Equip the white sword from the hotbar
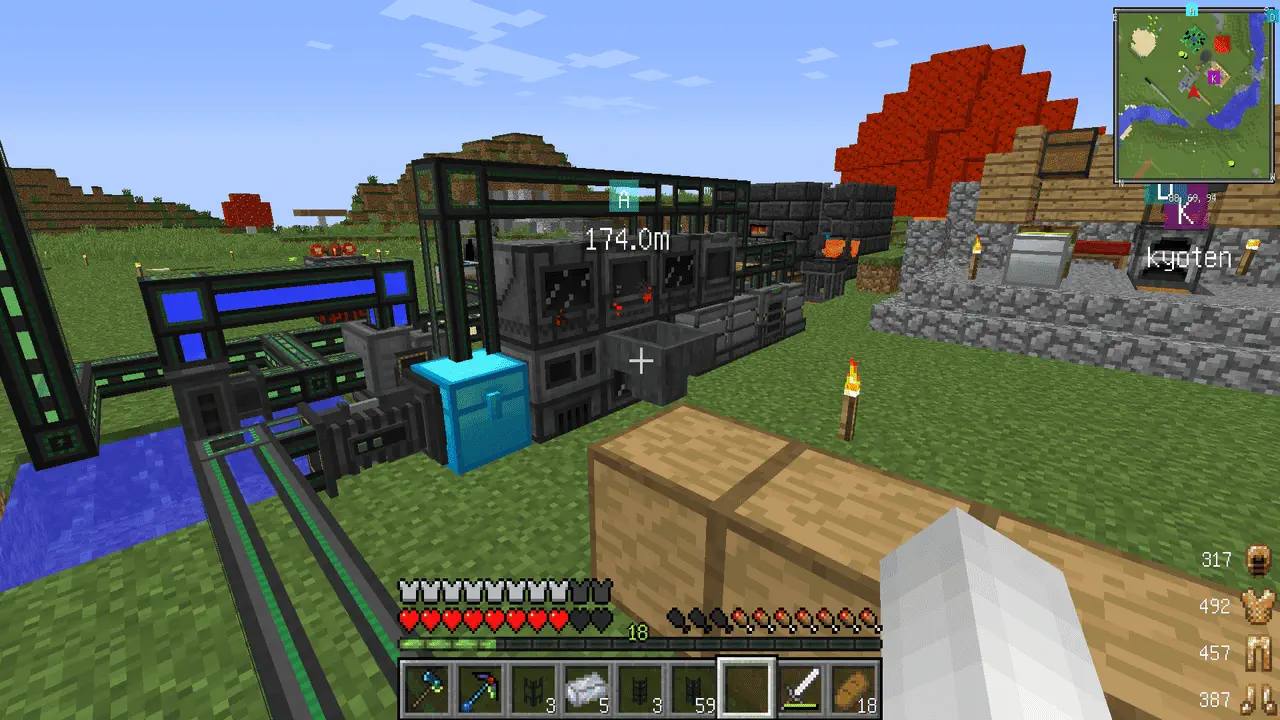Viewport: 1280px width, 720px height. coord(801,689)
